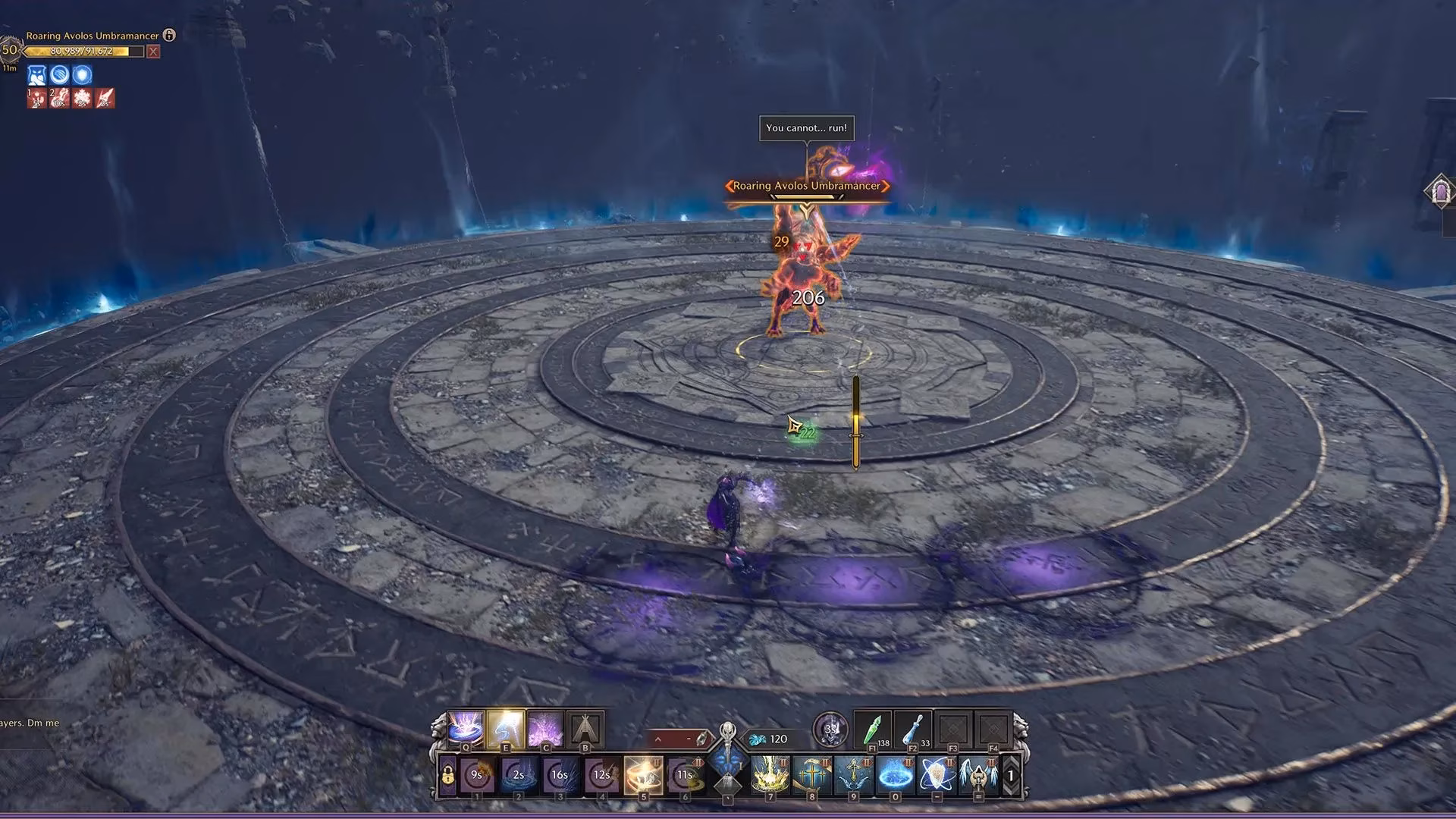Viewport: 1456px width, 819px height.
Task: Click the tent camp icon on the B slot
Action: [x=585, y=727]
